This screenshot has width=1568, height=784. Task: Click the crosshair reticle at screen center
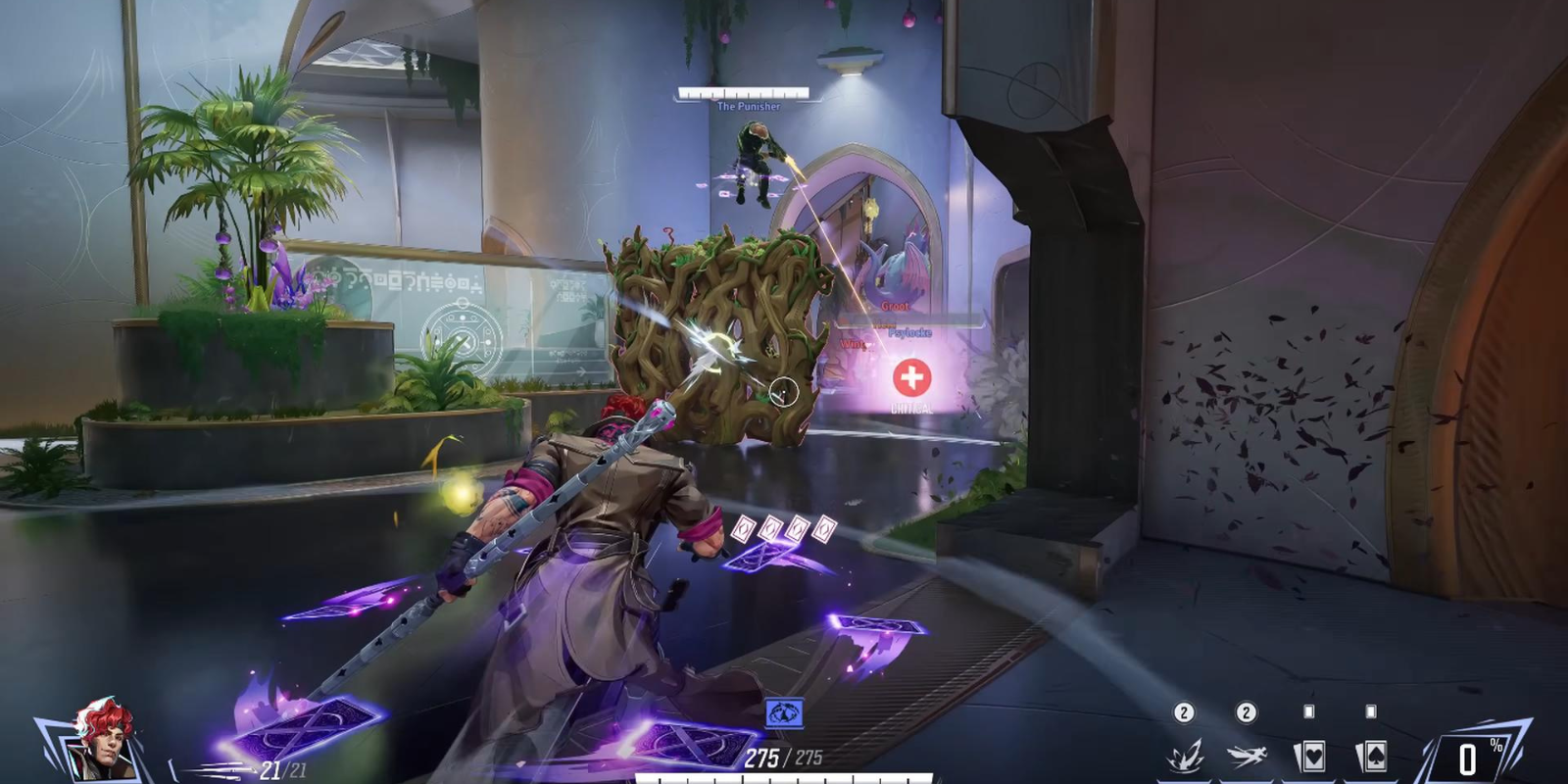pyautogui.click(x=784, y=392)
